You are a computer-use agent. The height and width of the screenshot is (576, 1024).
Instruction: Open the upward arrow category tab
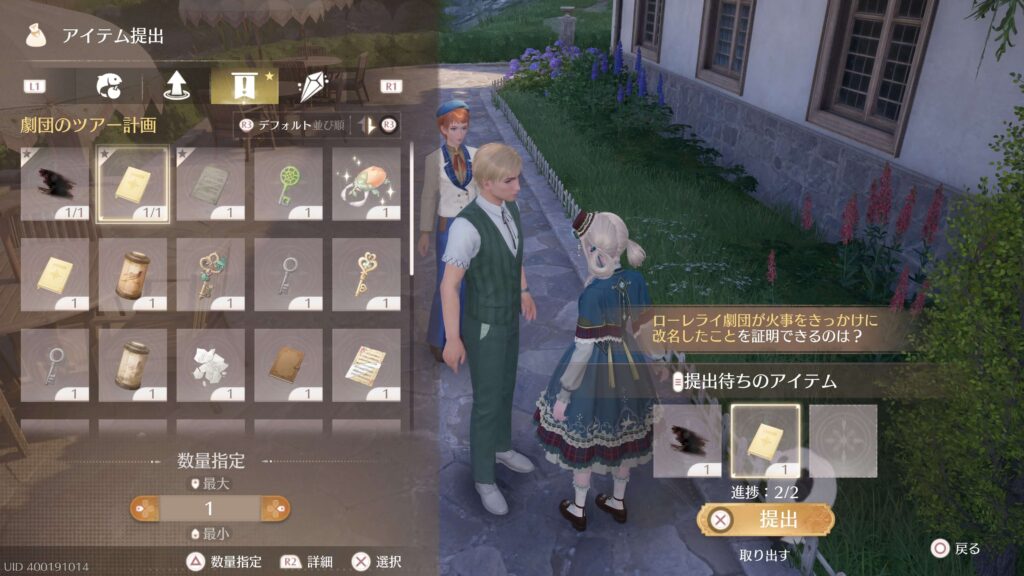click(177, 86)
